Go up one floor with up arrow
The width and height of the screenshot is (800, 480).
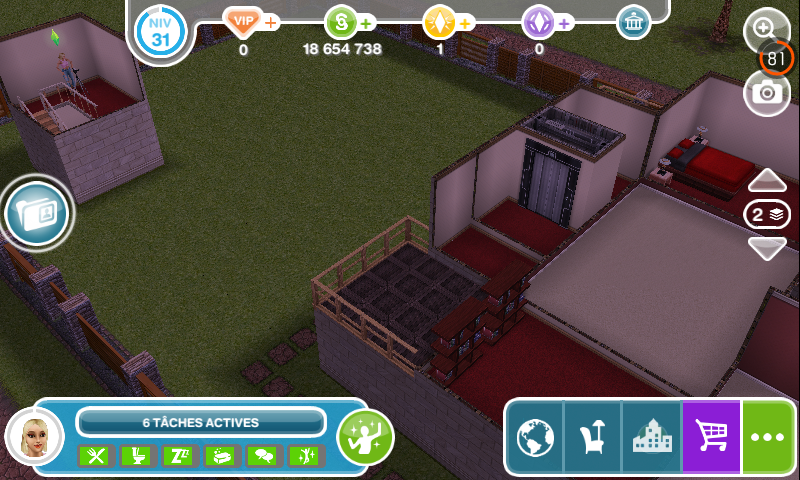[x=767, y=180]
